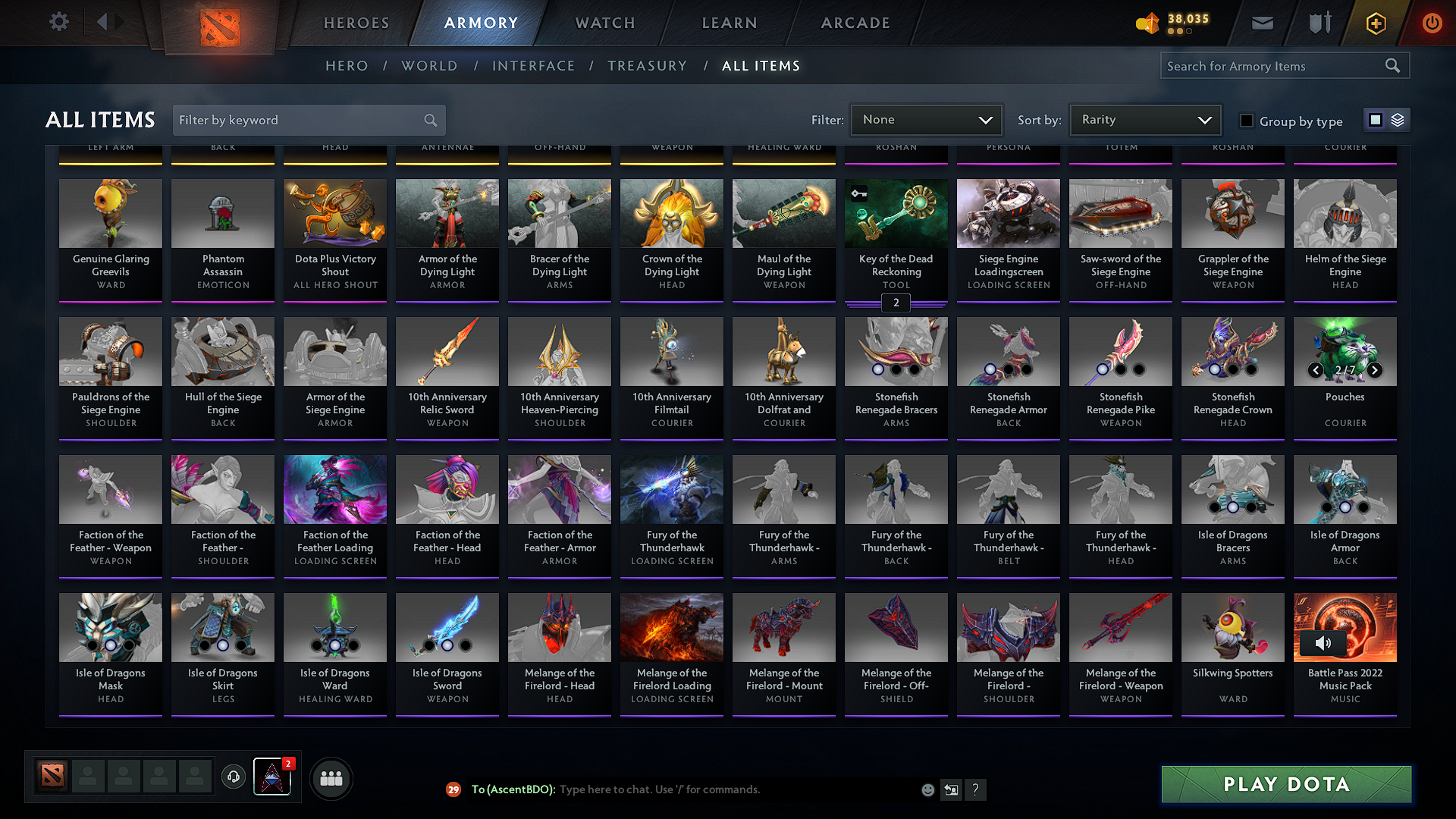Enable the Group by type checkbox
Image resolution: width=1456 pixels, height=819 pixels.
point(1246,120)
